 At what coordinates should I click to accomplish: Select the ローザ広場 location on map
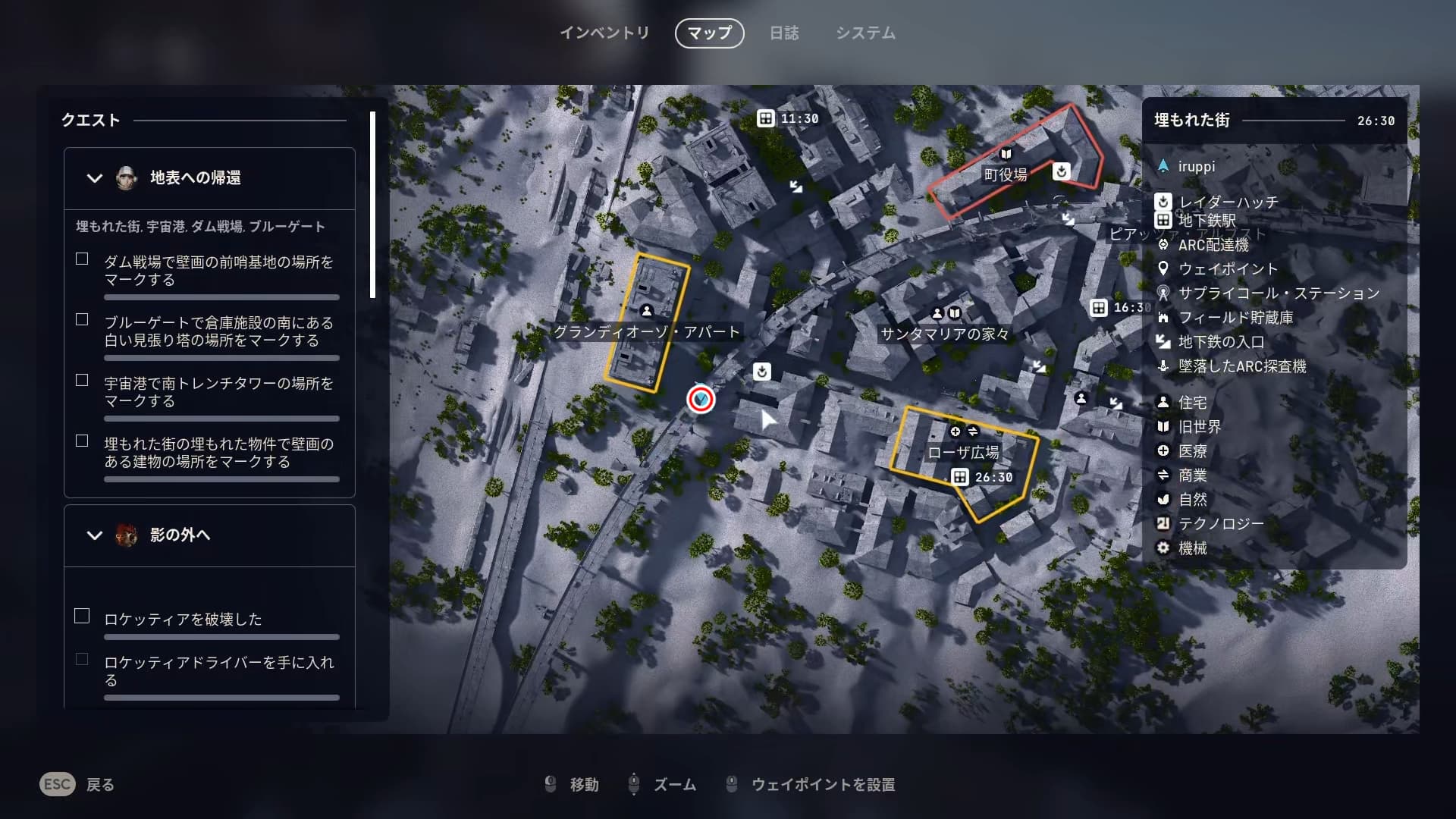tap(963, 453)
